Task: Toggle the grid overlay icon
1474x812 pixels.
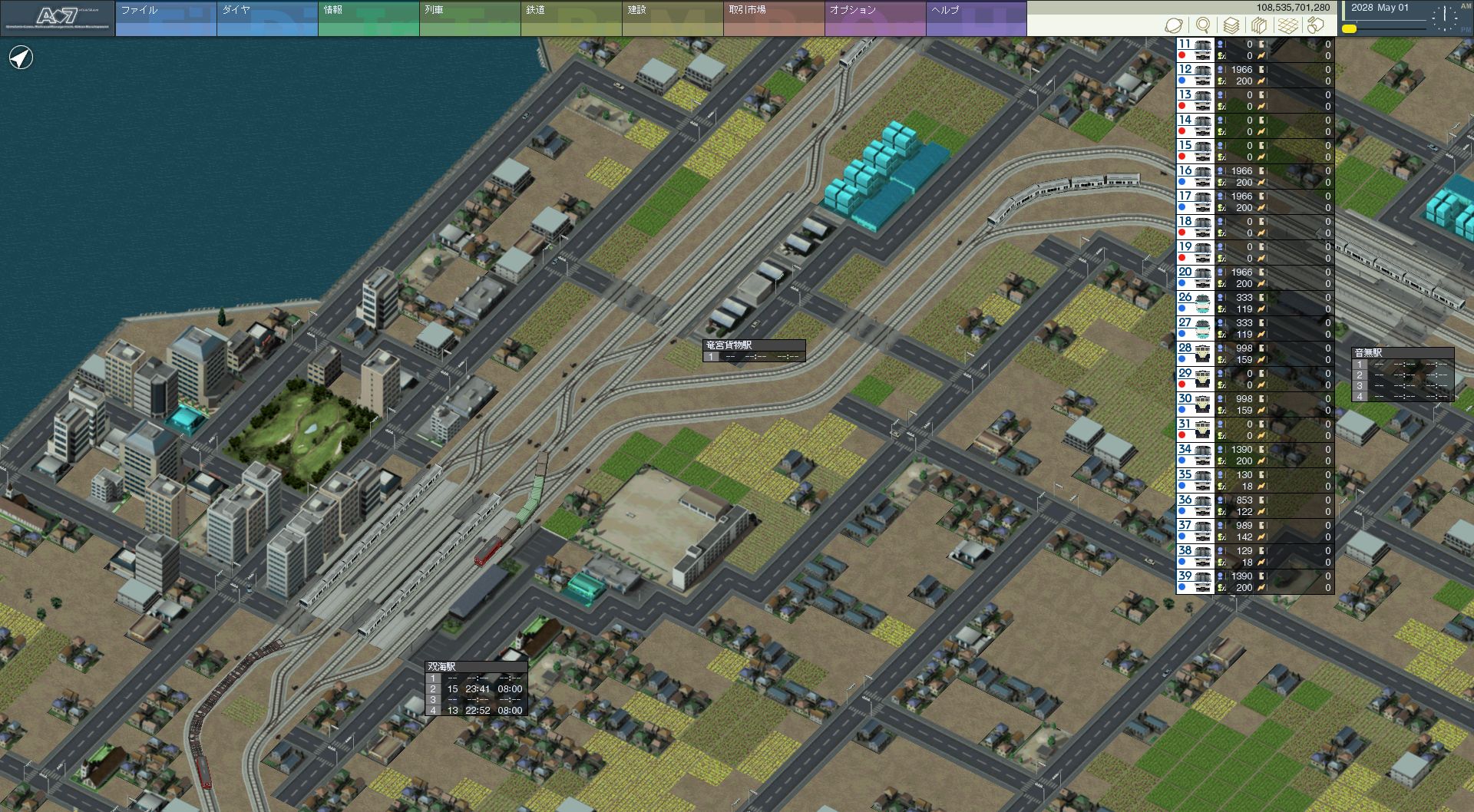Action: (x=1287, y=25)
